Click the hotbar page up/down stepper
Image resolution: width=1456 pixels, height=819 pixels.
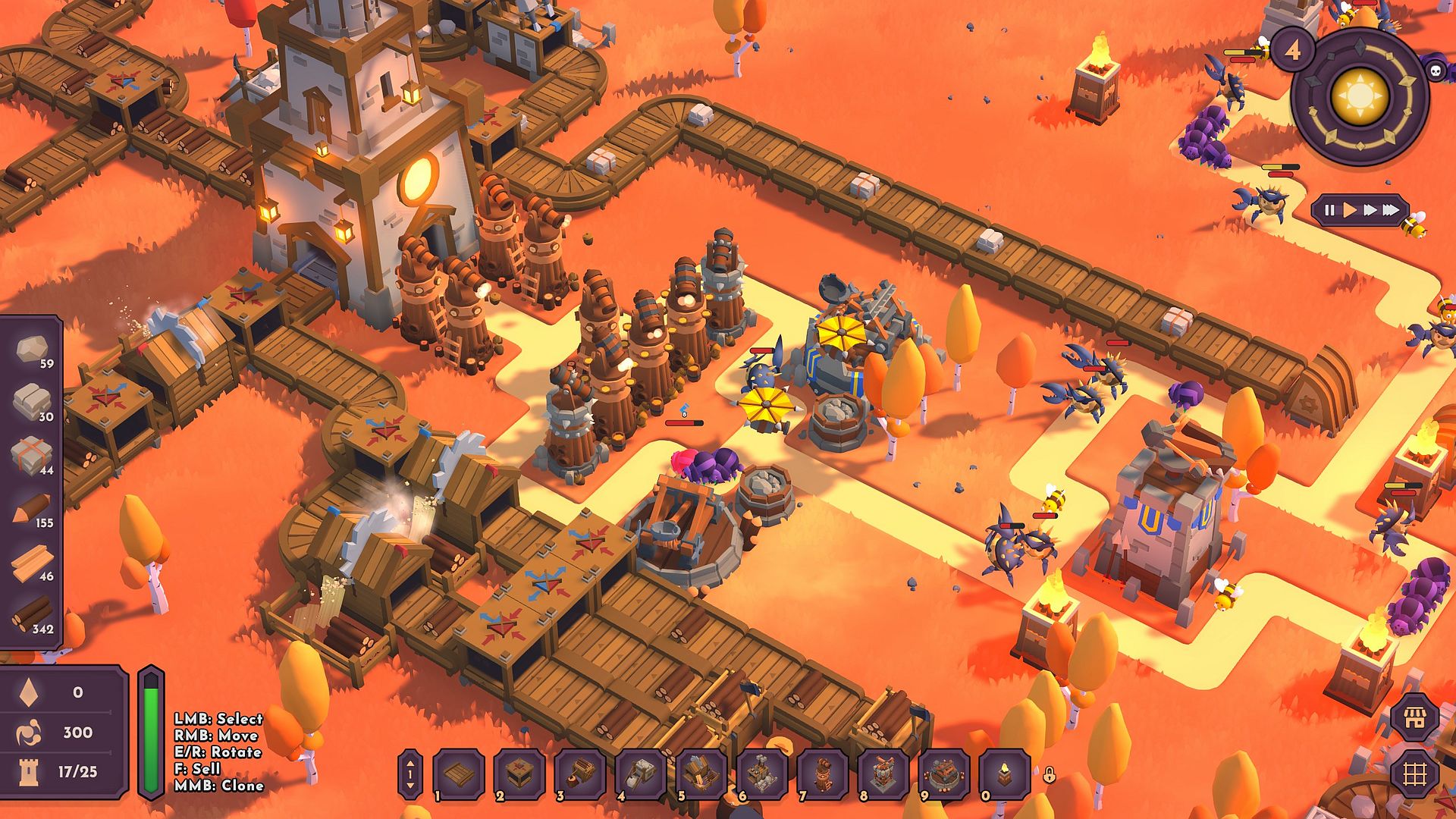click(410, 774)
